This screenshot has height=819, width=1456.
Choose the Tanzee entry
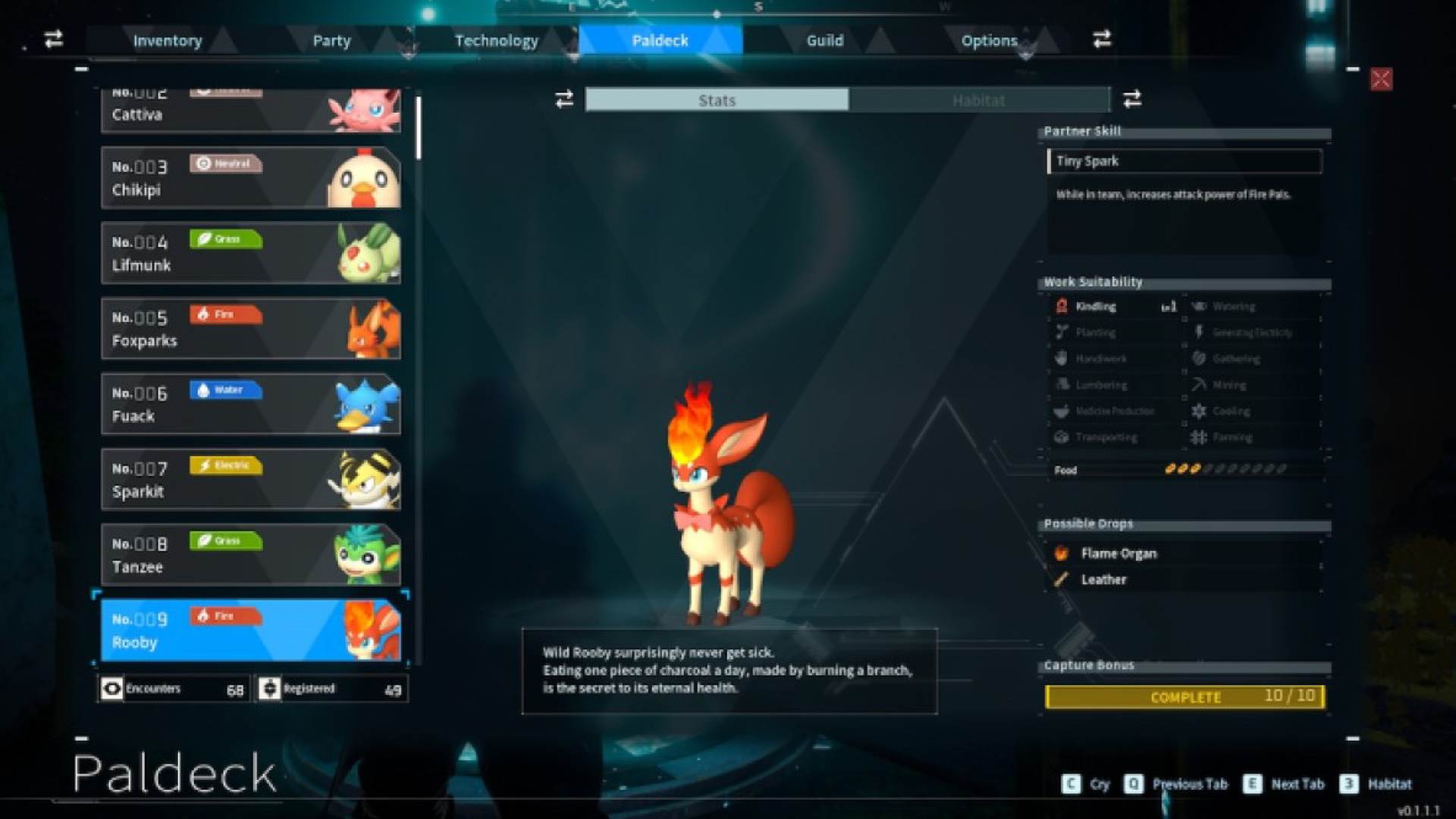point(250,554)
